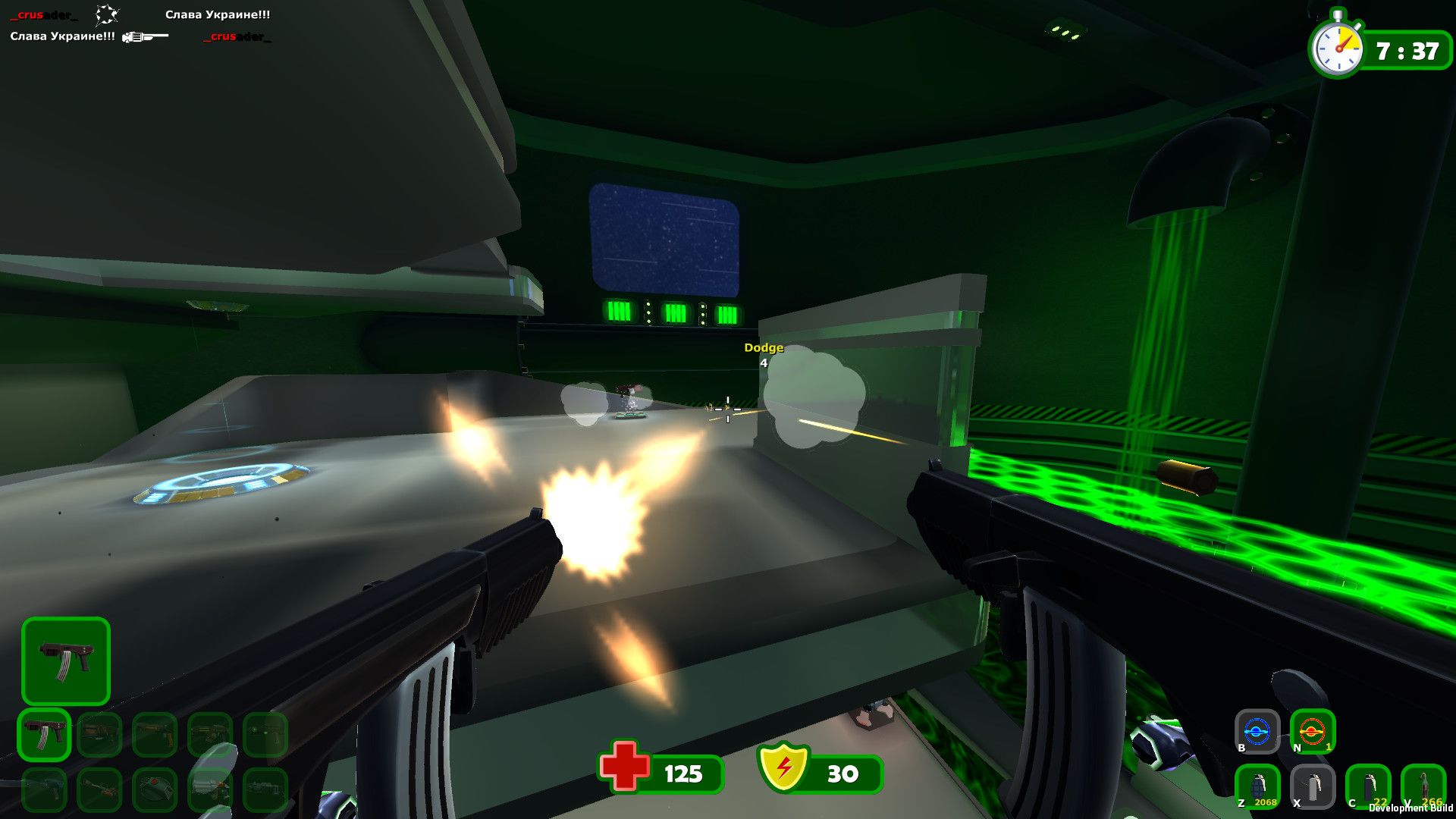The height and width of the screenshot is (819, 1456).
Task: Toggle the blue orb buff labeled B
Action: coord(1257,730)
